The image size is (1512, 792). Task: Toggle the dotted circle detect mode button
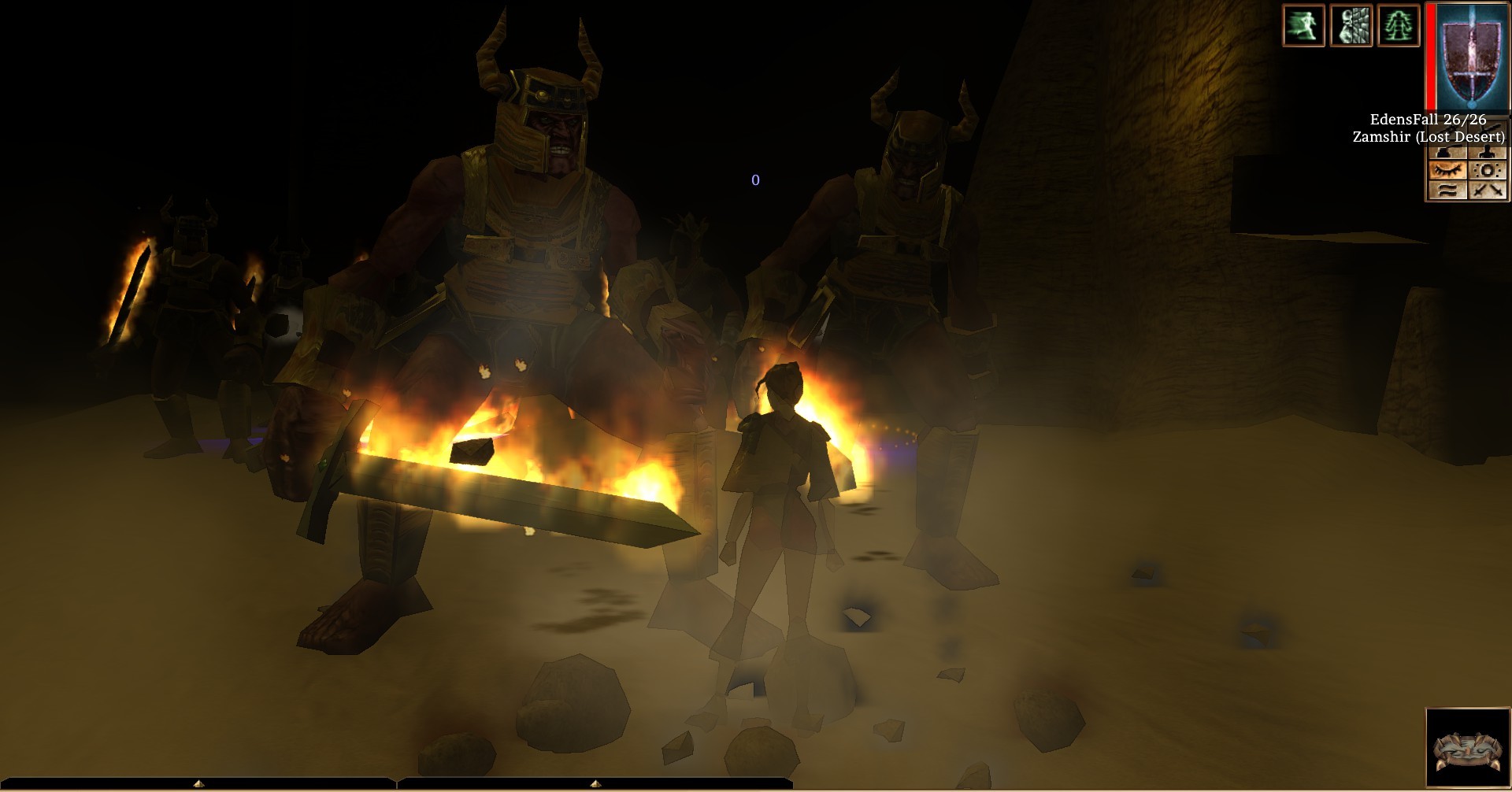(x=1487, y=170)
